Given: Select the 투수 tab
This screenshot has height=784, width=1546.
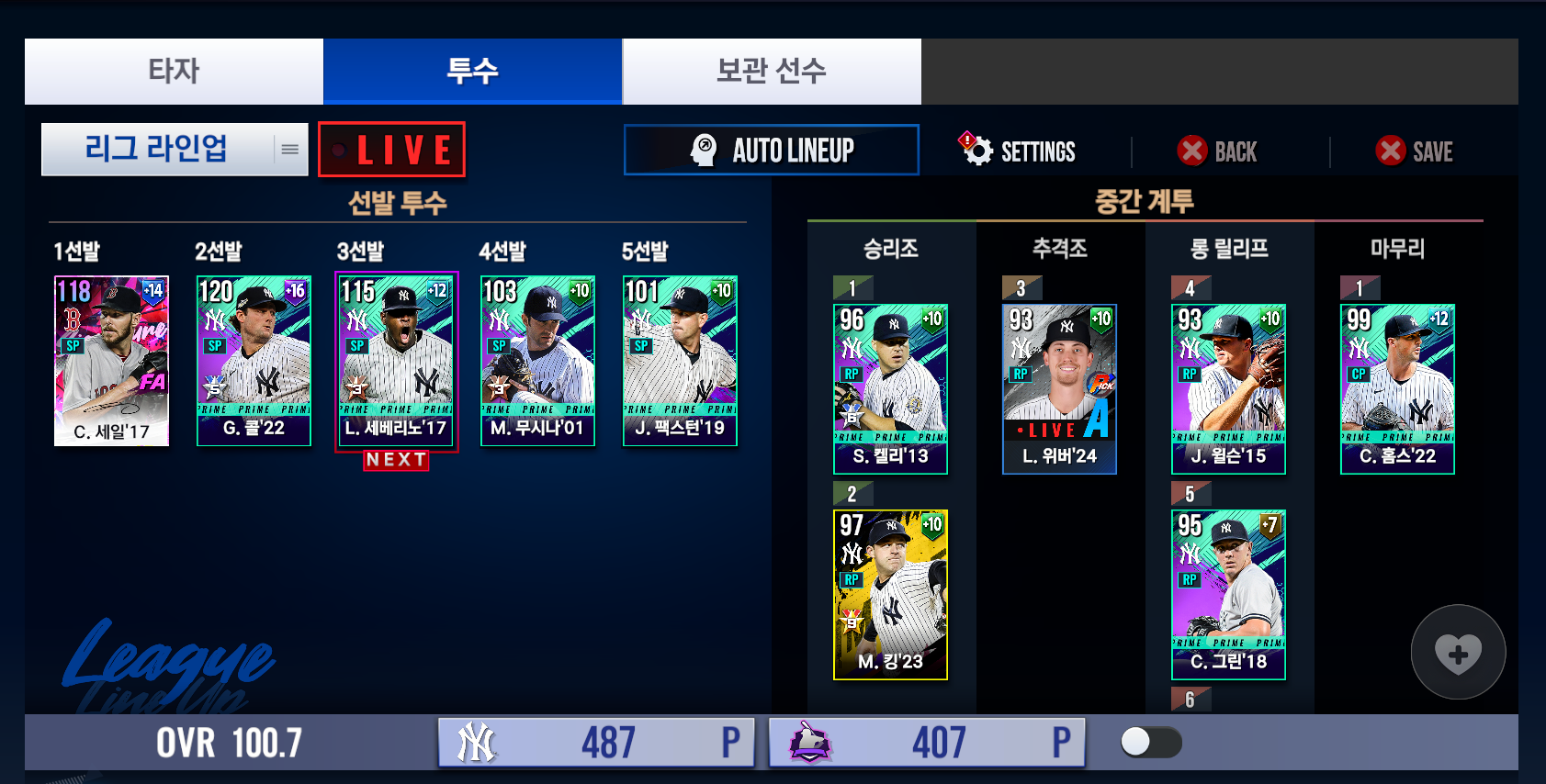Looking at the screenshot, I should click(472, 71).
